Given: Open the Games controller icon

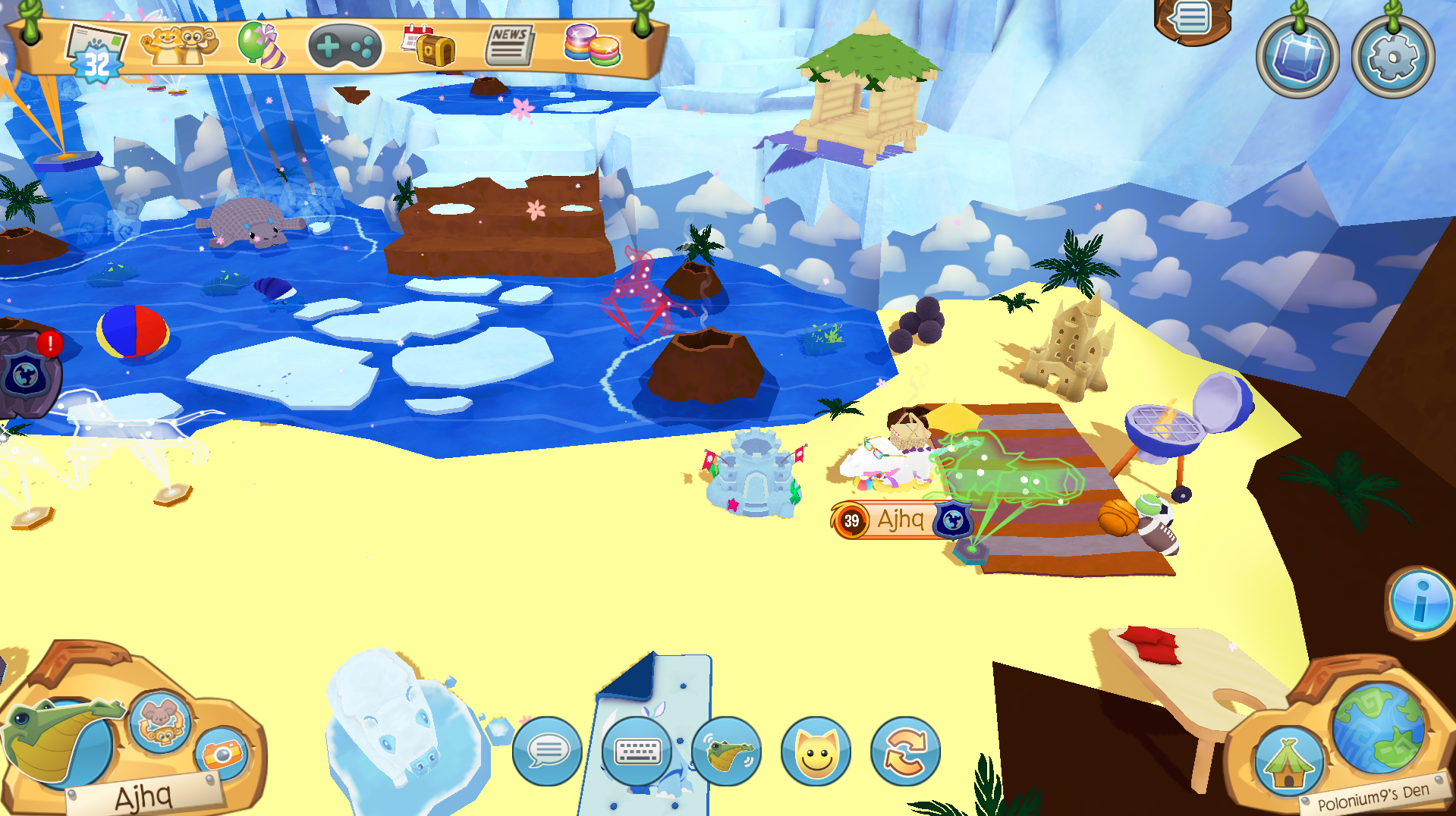Looking at the screenshot, I should [345, 46].
